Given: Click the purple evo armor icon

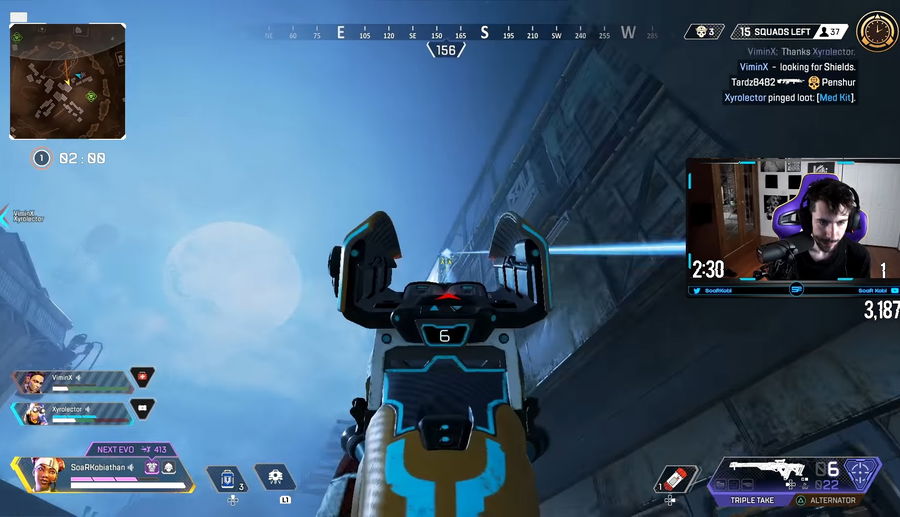Looking at the screenshot, I should 152,467.
